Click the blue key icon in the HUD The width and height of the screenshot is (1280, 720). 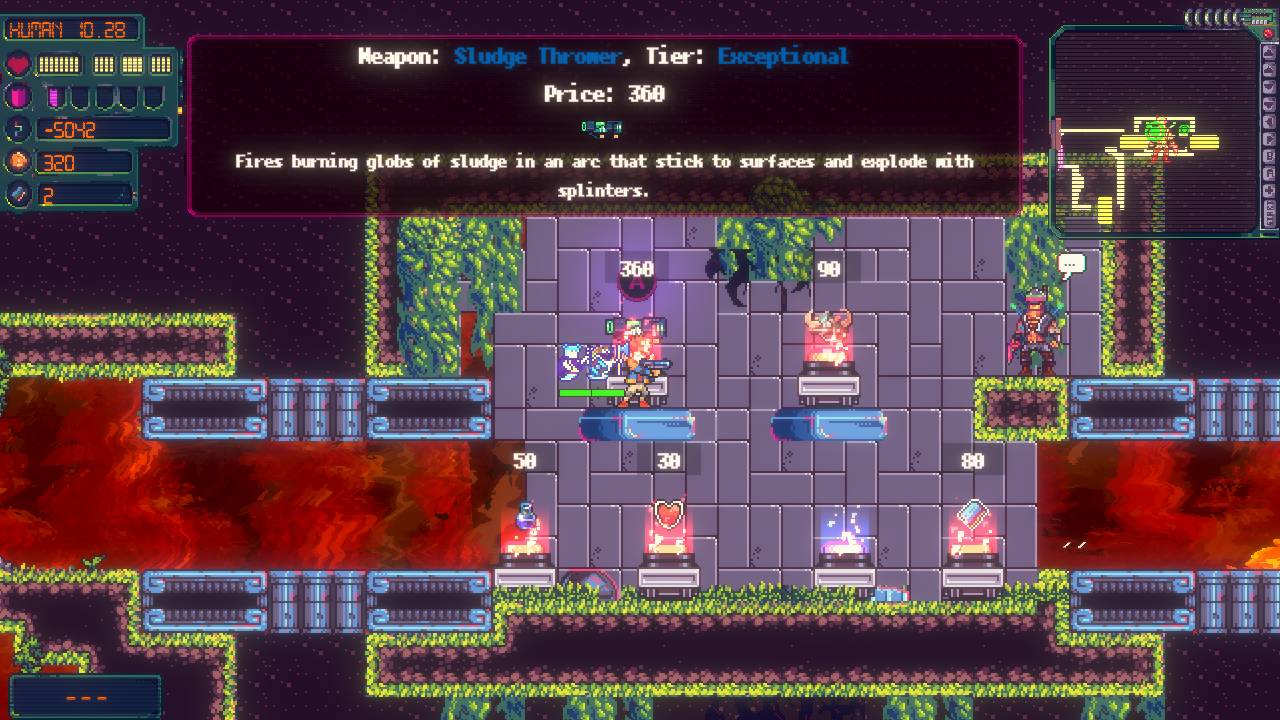coord(18,193)
